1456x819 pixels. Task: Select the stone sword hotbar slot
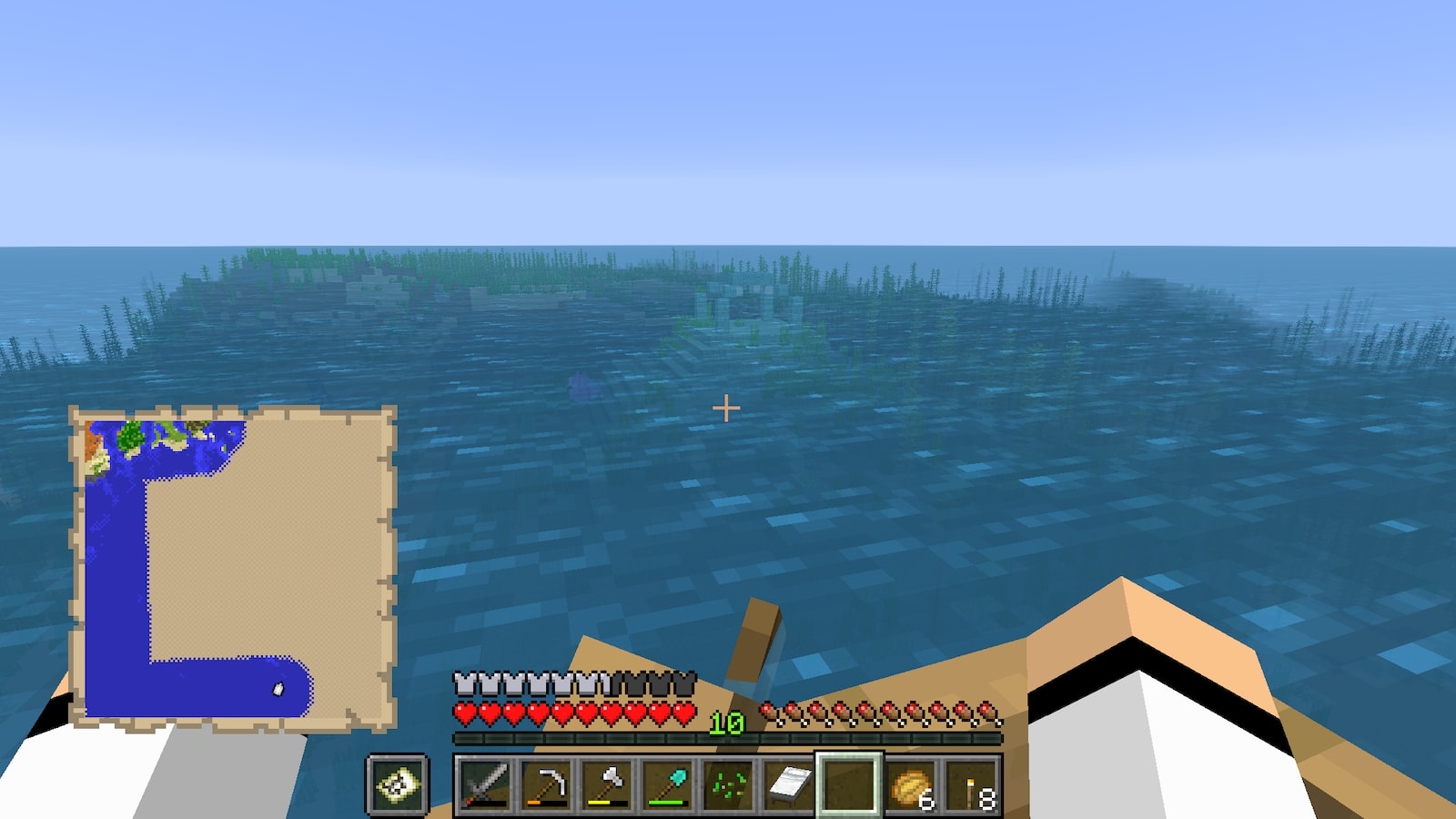pos(485,784)
